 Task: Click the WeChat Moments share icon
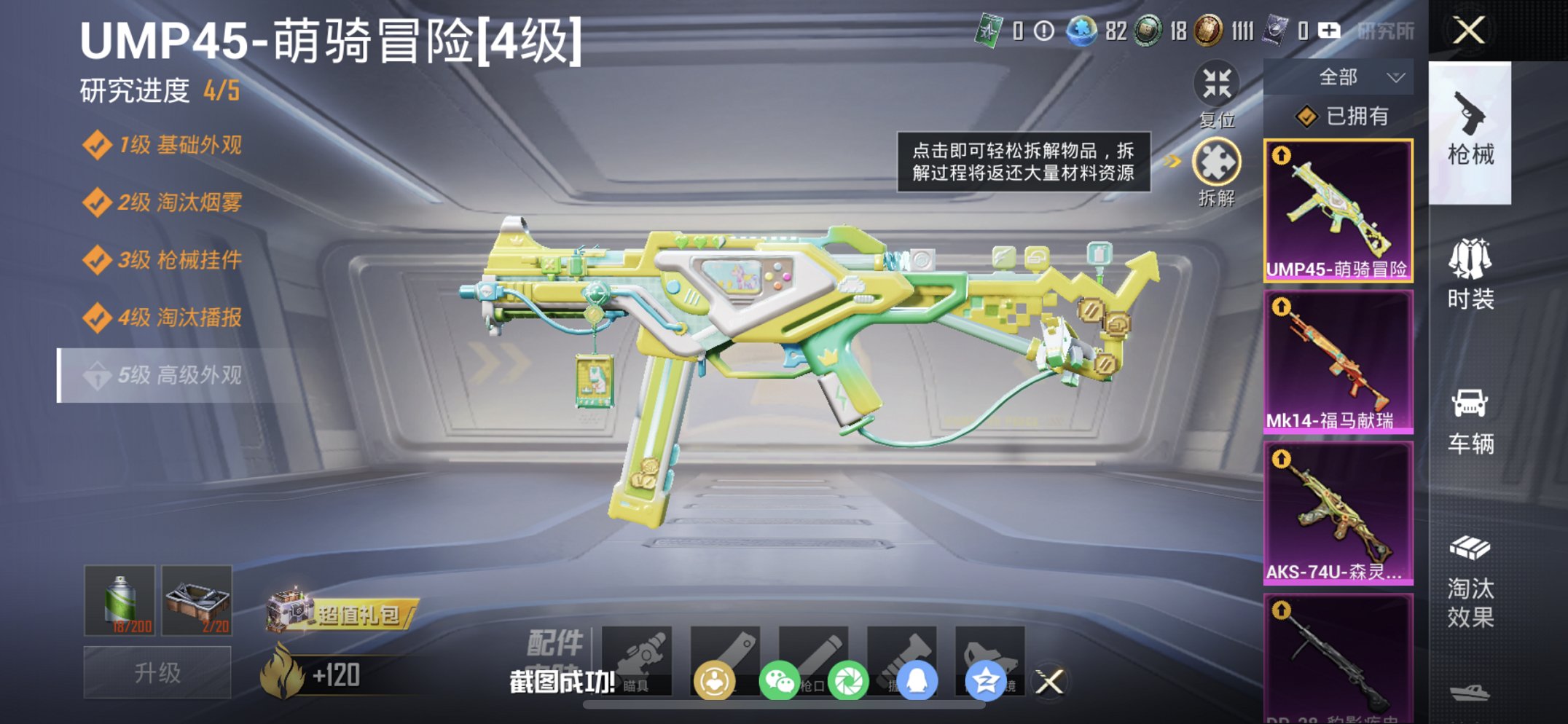pyautogui.click(x=850, y=679)
